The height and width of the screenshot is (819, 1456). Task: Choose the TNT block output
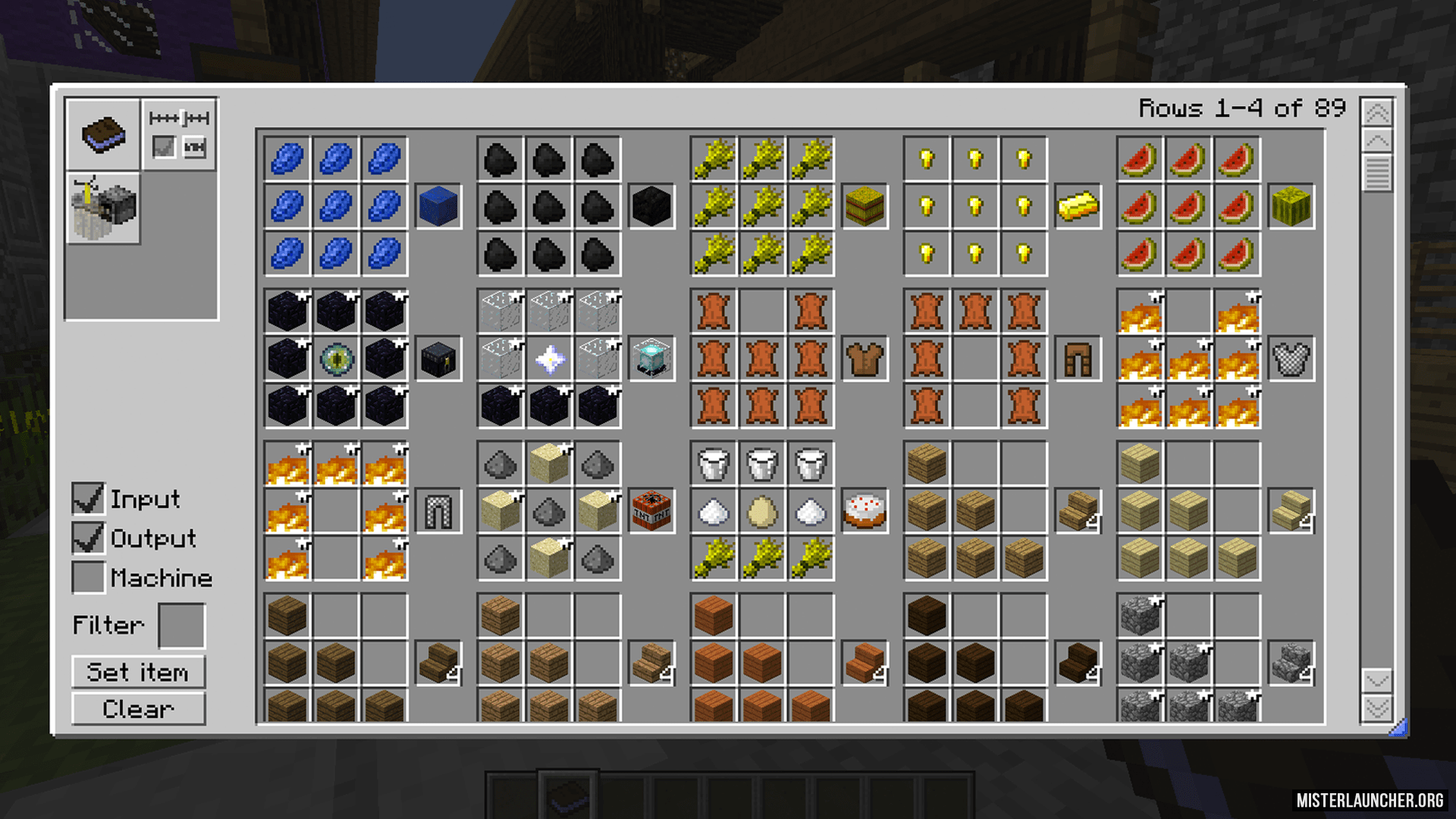(x=651, y=511)
